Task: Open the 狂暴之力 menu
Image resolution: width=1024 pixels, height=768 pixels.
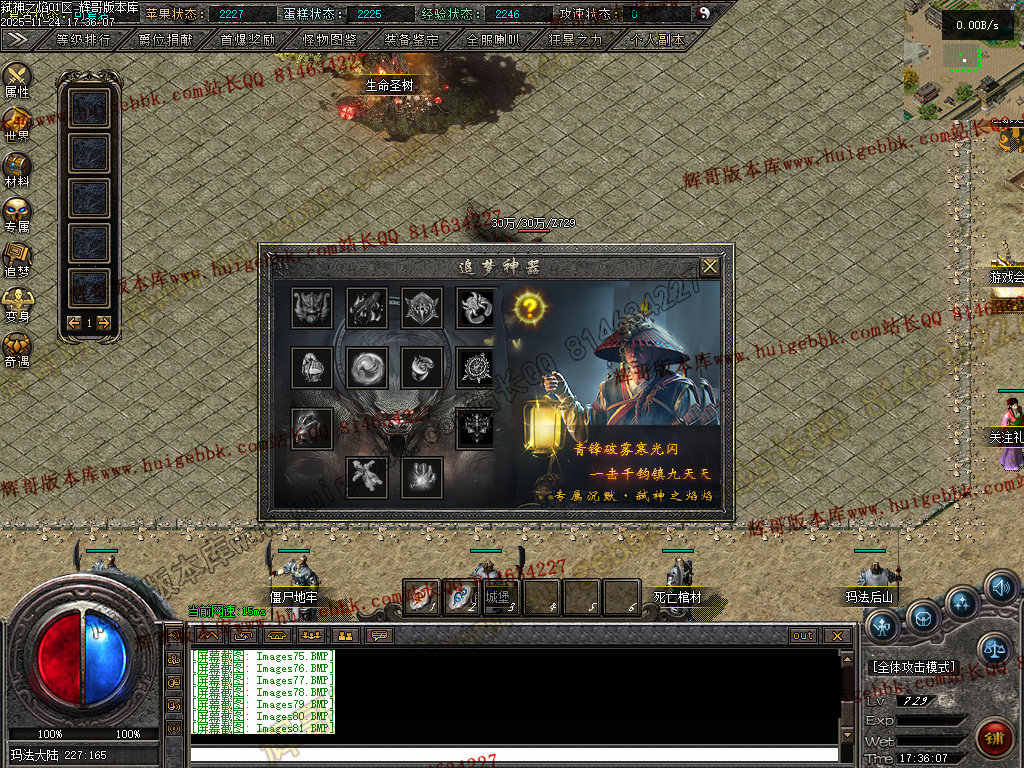Action: (x=576, y=40)
